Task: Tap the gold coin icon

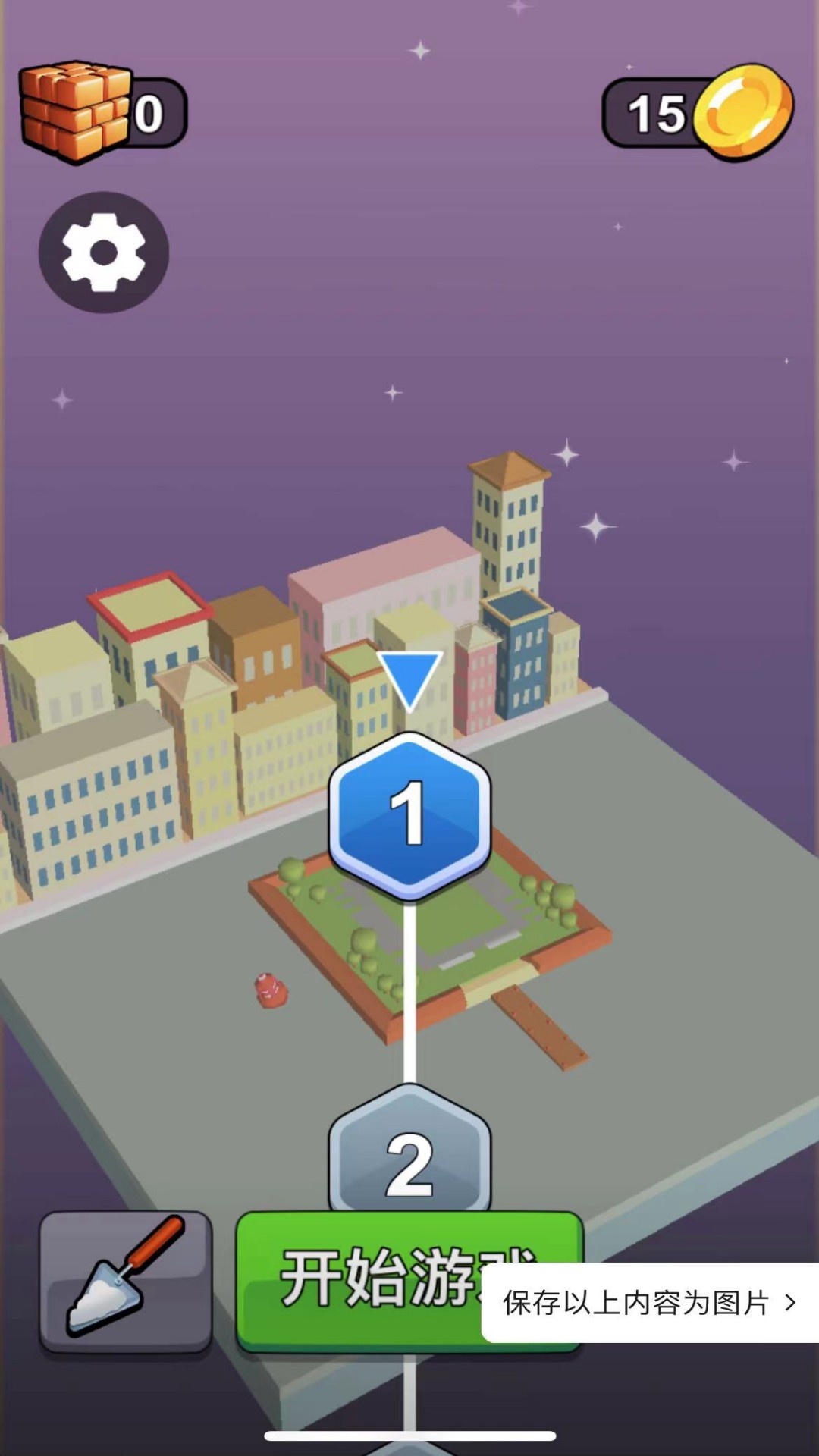Action: click(744, 112)
